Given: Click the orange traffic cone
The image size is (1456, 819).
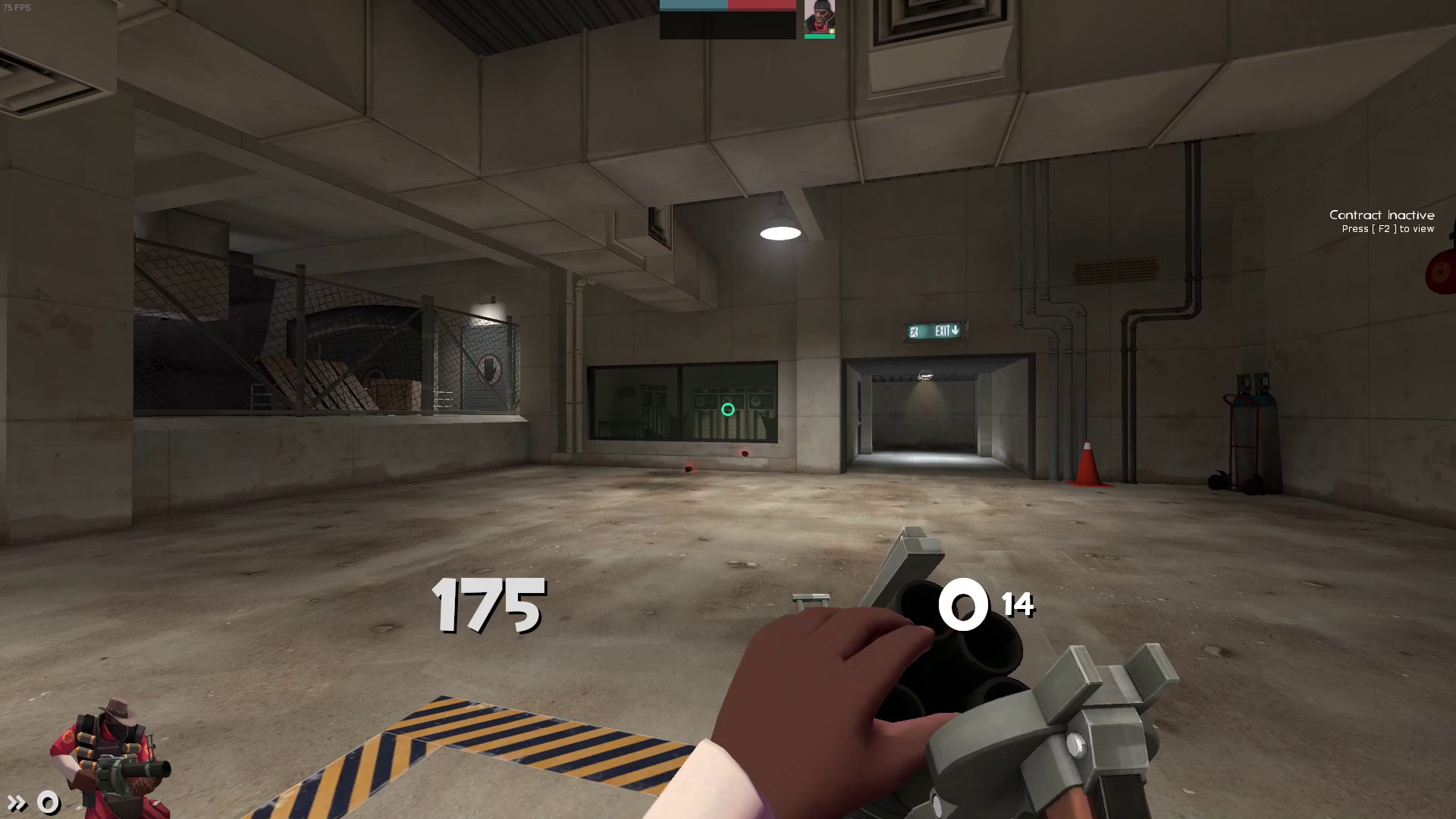Looking at the screenshot, I should click(x=1087, y=463).
